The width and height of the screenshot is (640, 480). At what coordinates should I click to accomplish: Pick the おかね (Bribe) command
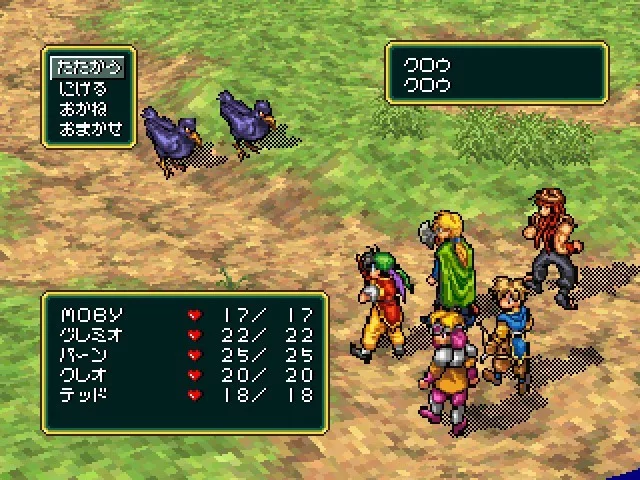click(x=82, y=107)
